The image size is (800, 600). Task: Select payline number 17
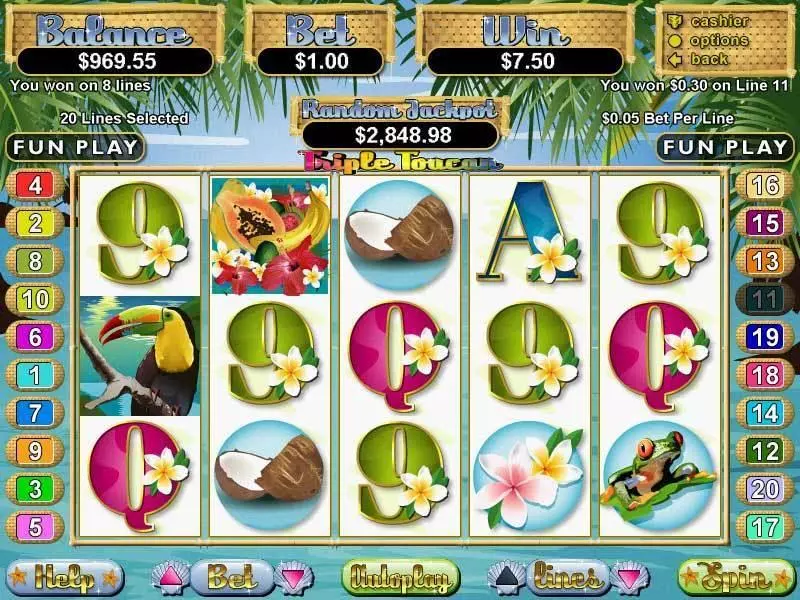[x=765, y=527]
